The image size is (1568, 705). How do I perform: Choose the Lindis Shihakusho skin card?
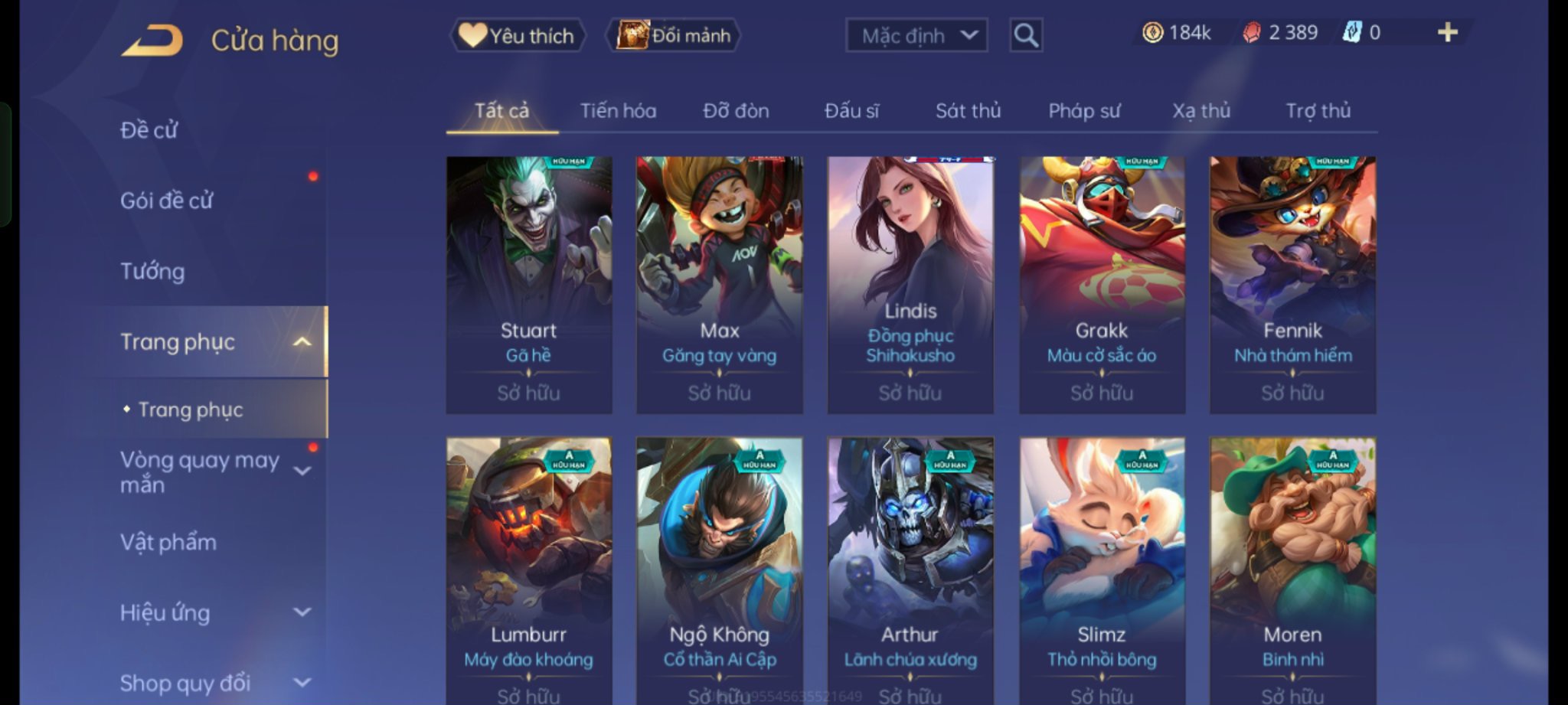[x=910, y=285]
